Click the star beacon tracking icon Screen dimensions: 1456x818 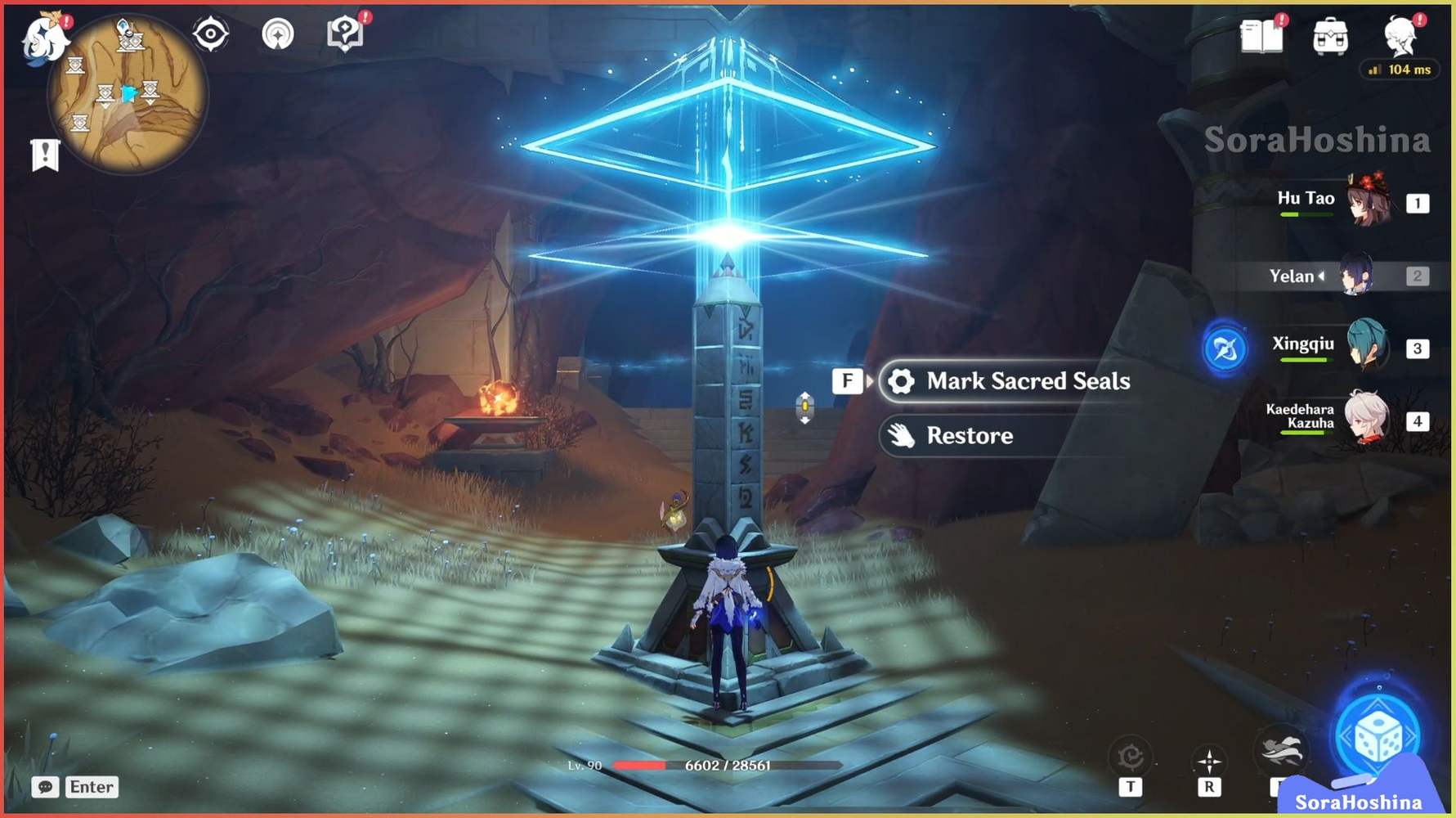[x=279, y=33]
